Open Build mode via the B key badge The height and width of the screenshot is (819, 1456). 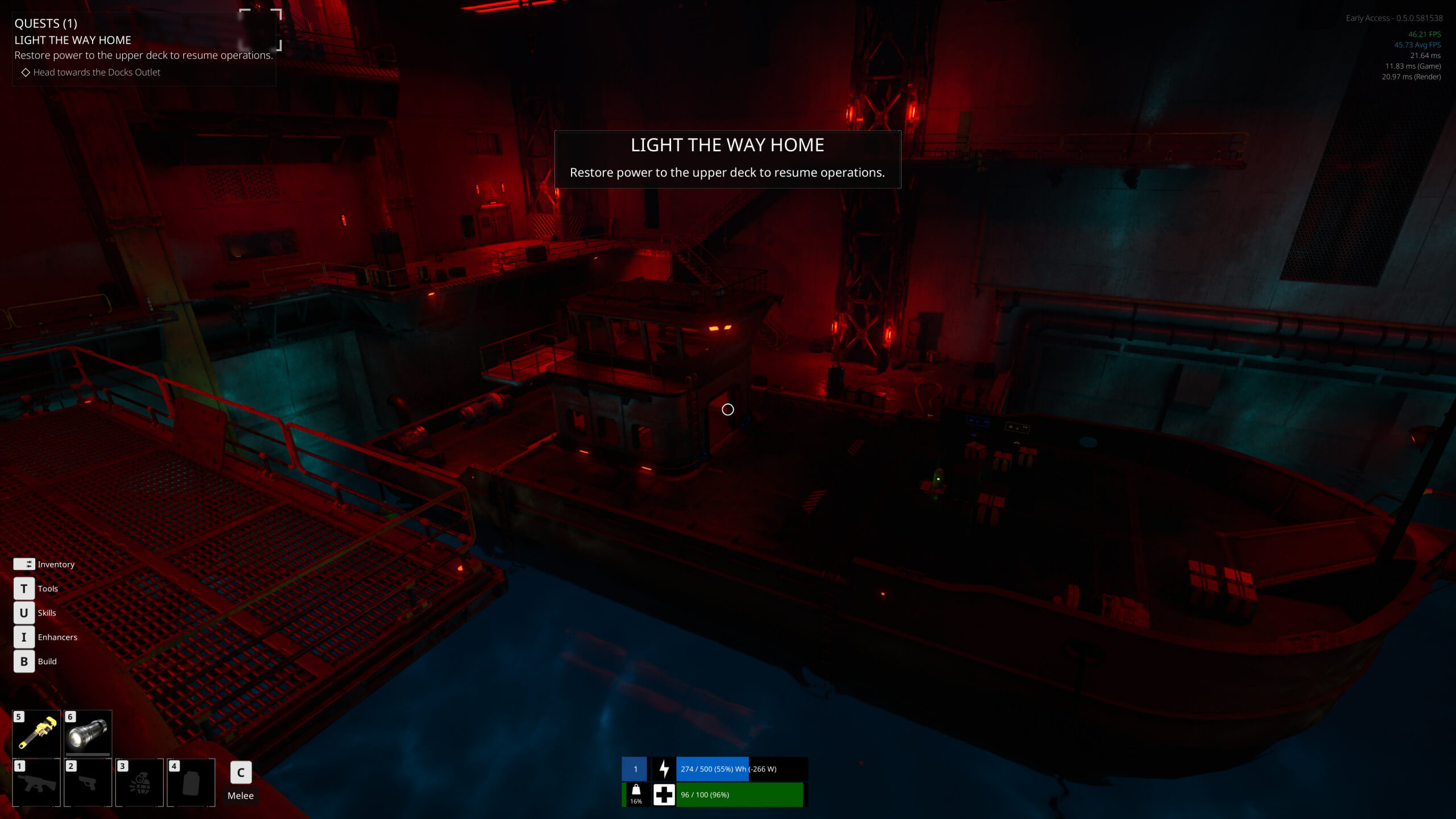(x=24, y=661)
